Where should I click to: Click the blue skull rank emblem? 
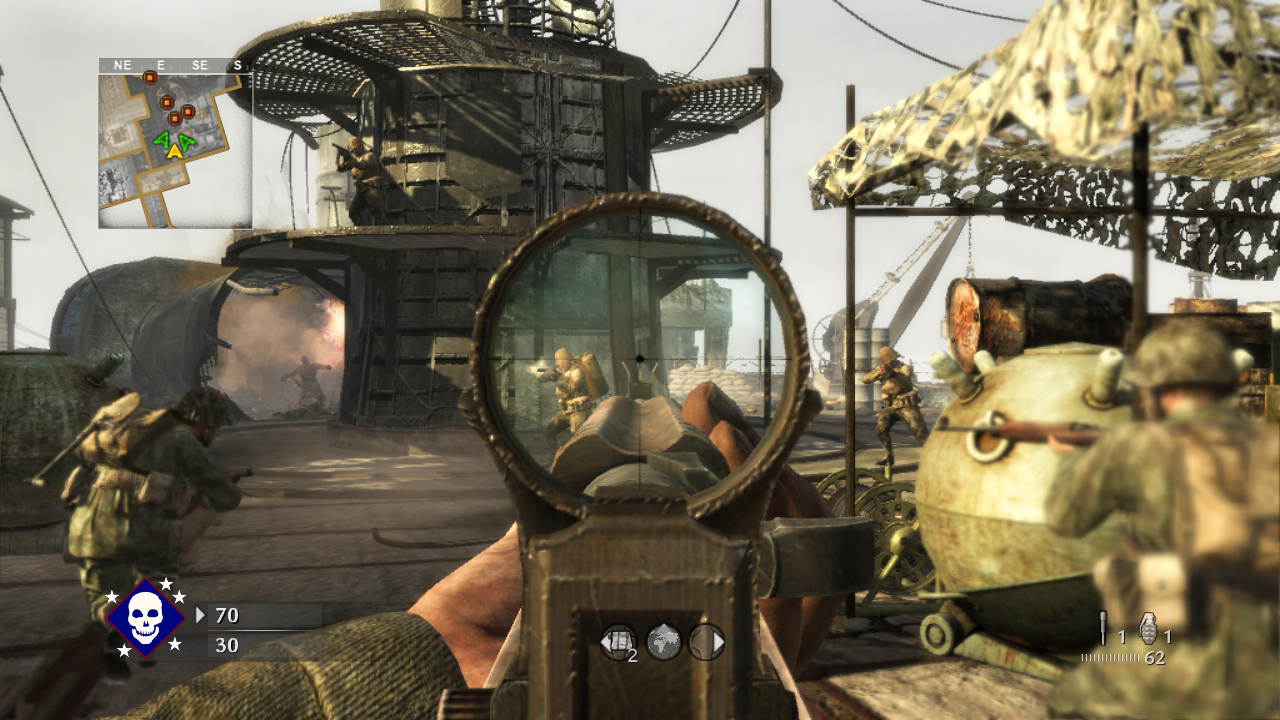(146, 617)
